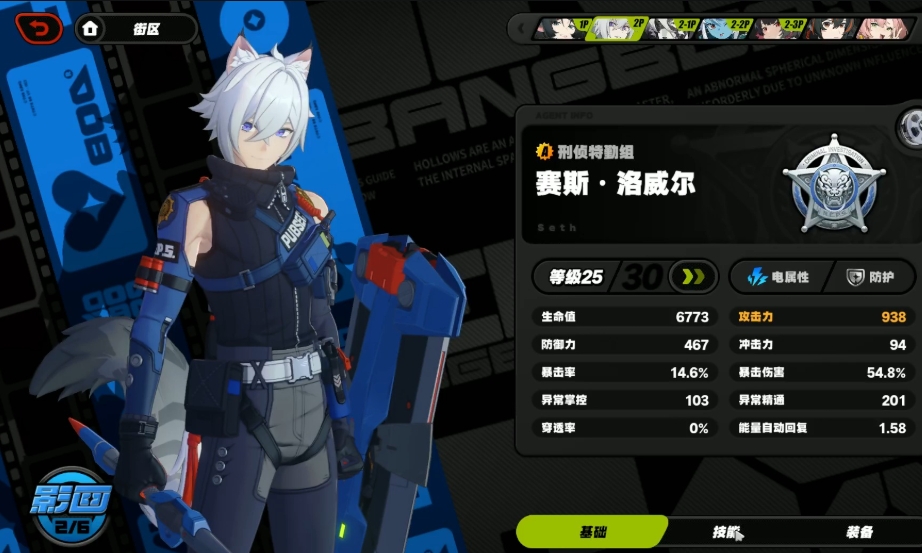Click the 电属性 electric attribute label
This screenshot has width=922, height=553.
(774, 277)
